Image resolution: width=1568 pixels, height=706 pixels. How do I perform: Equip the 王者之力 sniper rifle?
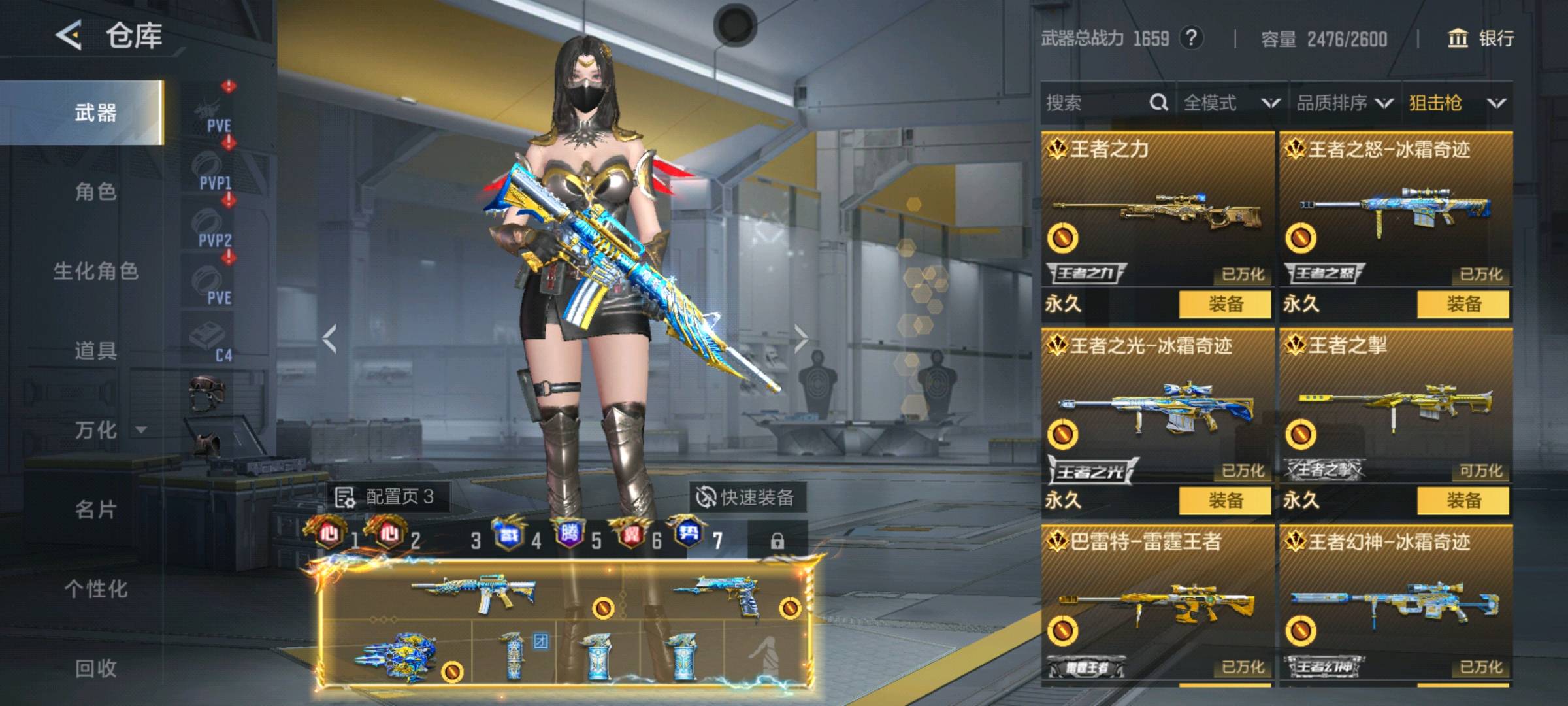pyautogui.click(x=1225, y=304)
